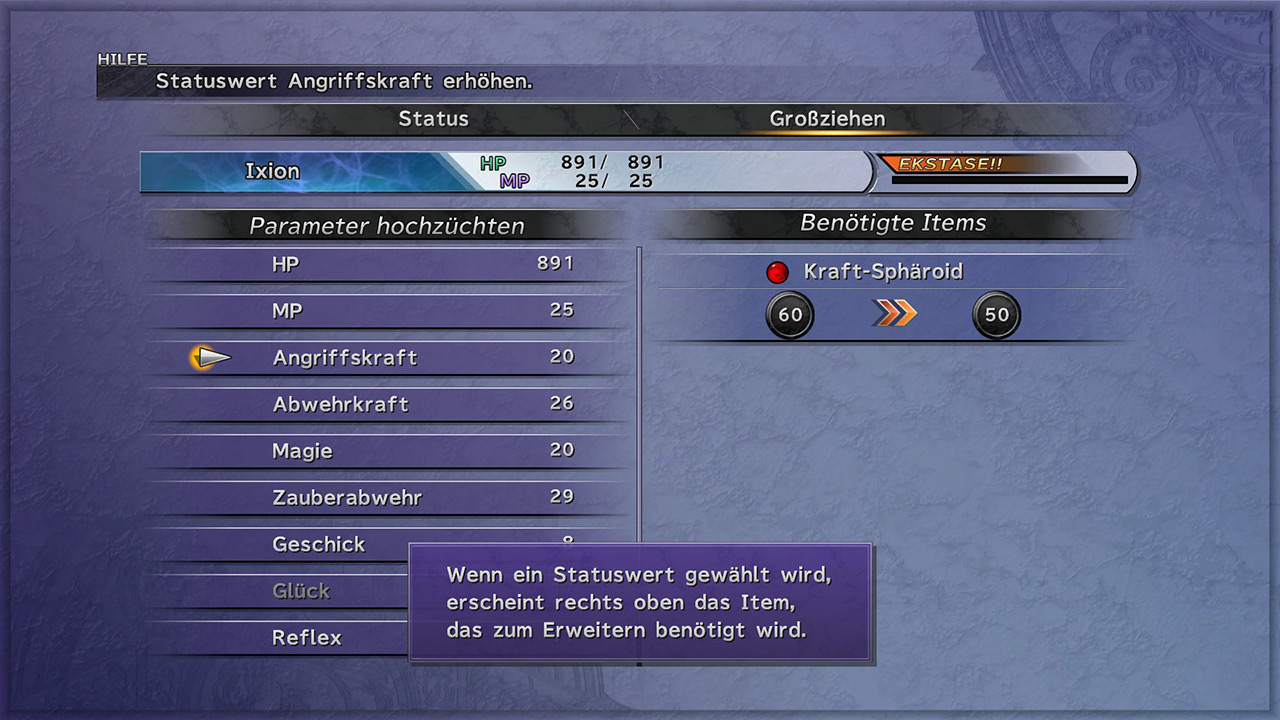Open the Großziehen tab
Screen dimensions: 1280x720
[x=827, y=119]
